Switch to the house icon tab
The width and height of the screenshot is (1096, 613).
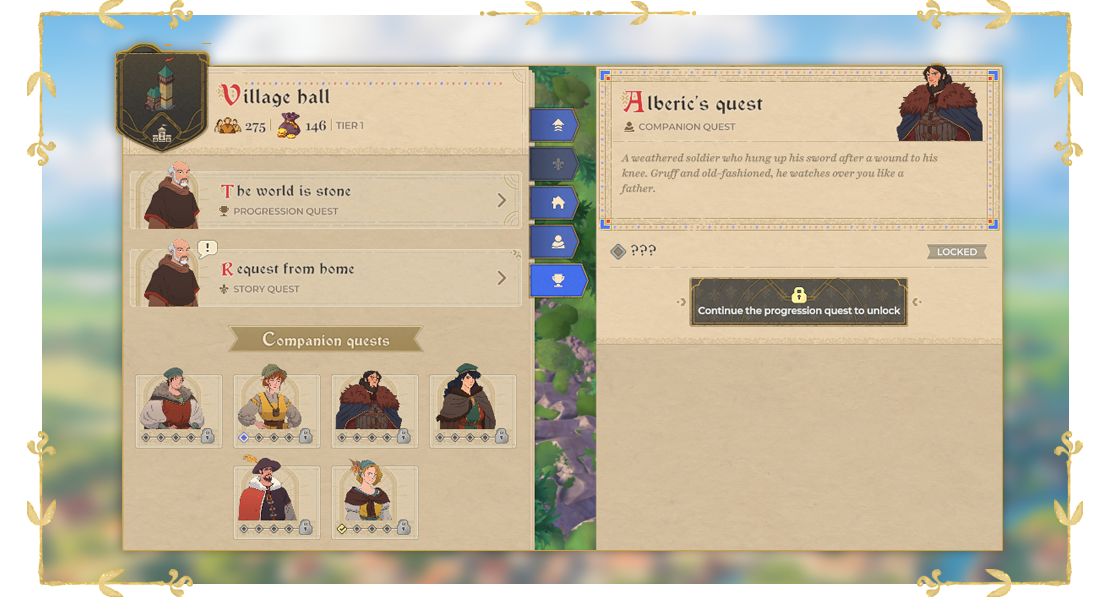[556, 203]
